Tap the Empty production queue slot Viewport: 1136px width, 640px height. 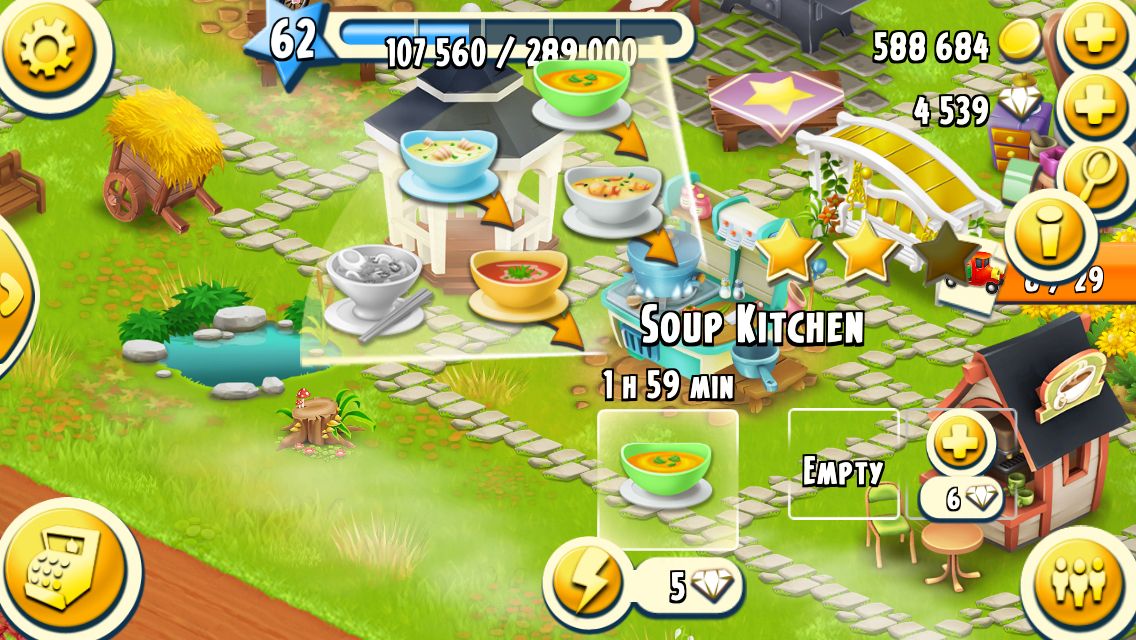(843, 472)
